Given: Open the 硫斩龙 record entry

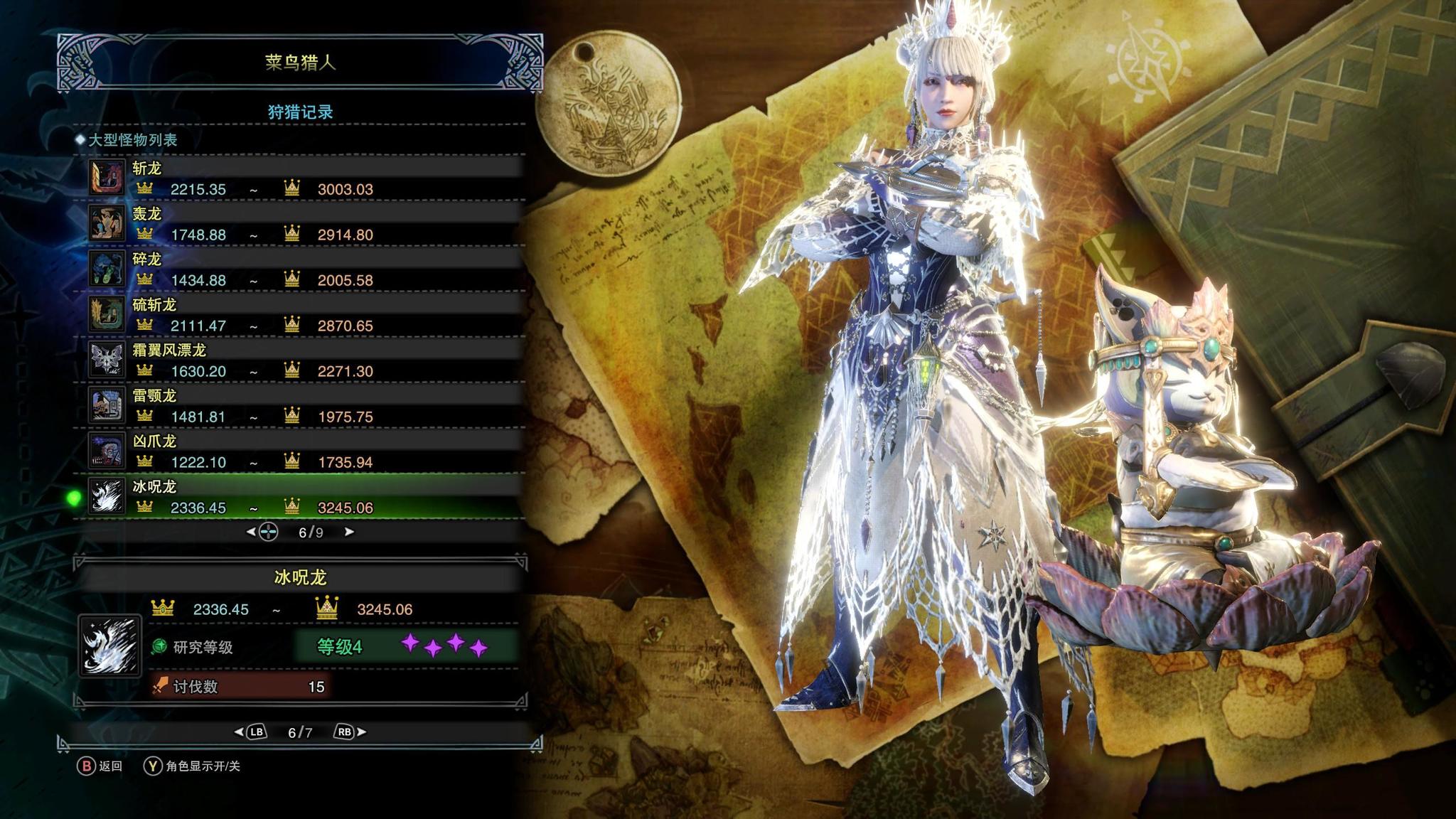Looking at the screenshot, I should [306, 314].
